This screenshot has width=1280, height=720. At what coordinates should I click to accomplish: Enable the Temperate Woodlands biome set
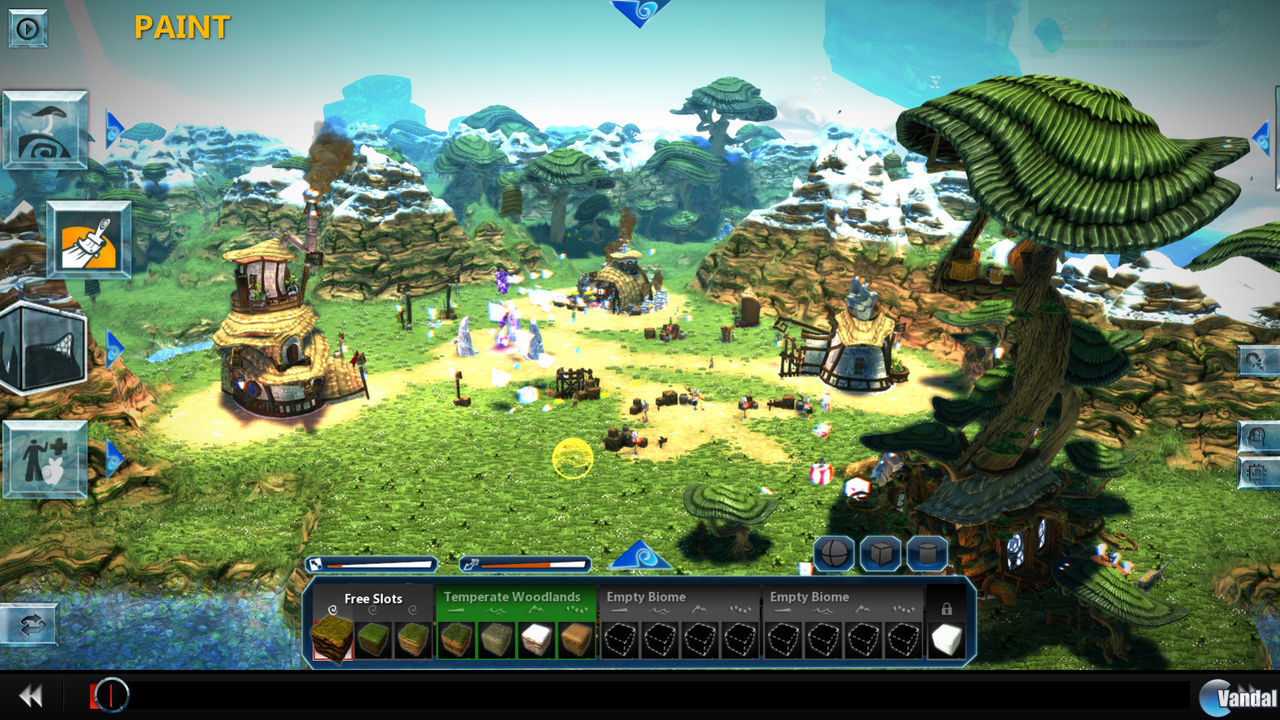tap(513, 596)
